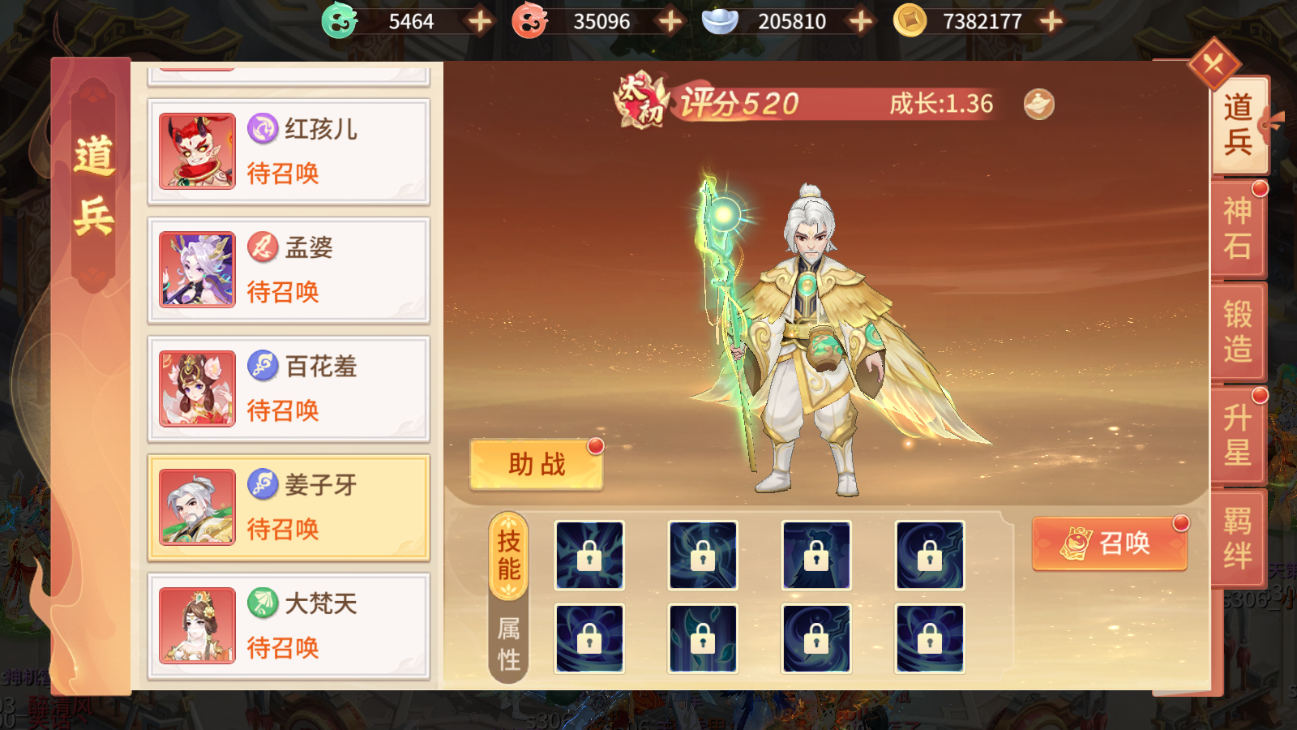Screen dimensions: 1297x730
Task: Click the magic lamp icon beside 成长:1.36
Action: coord(1037,103)
